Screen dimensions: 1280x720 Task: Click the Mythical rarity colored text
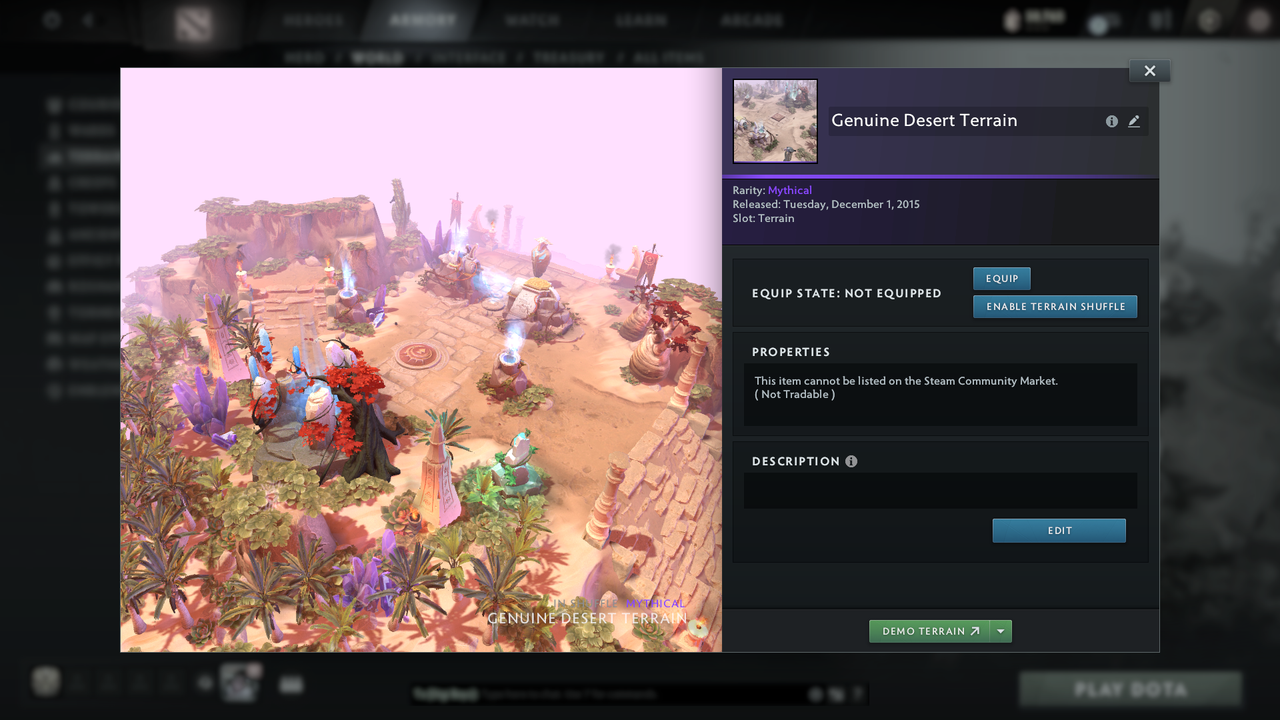790,189
